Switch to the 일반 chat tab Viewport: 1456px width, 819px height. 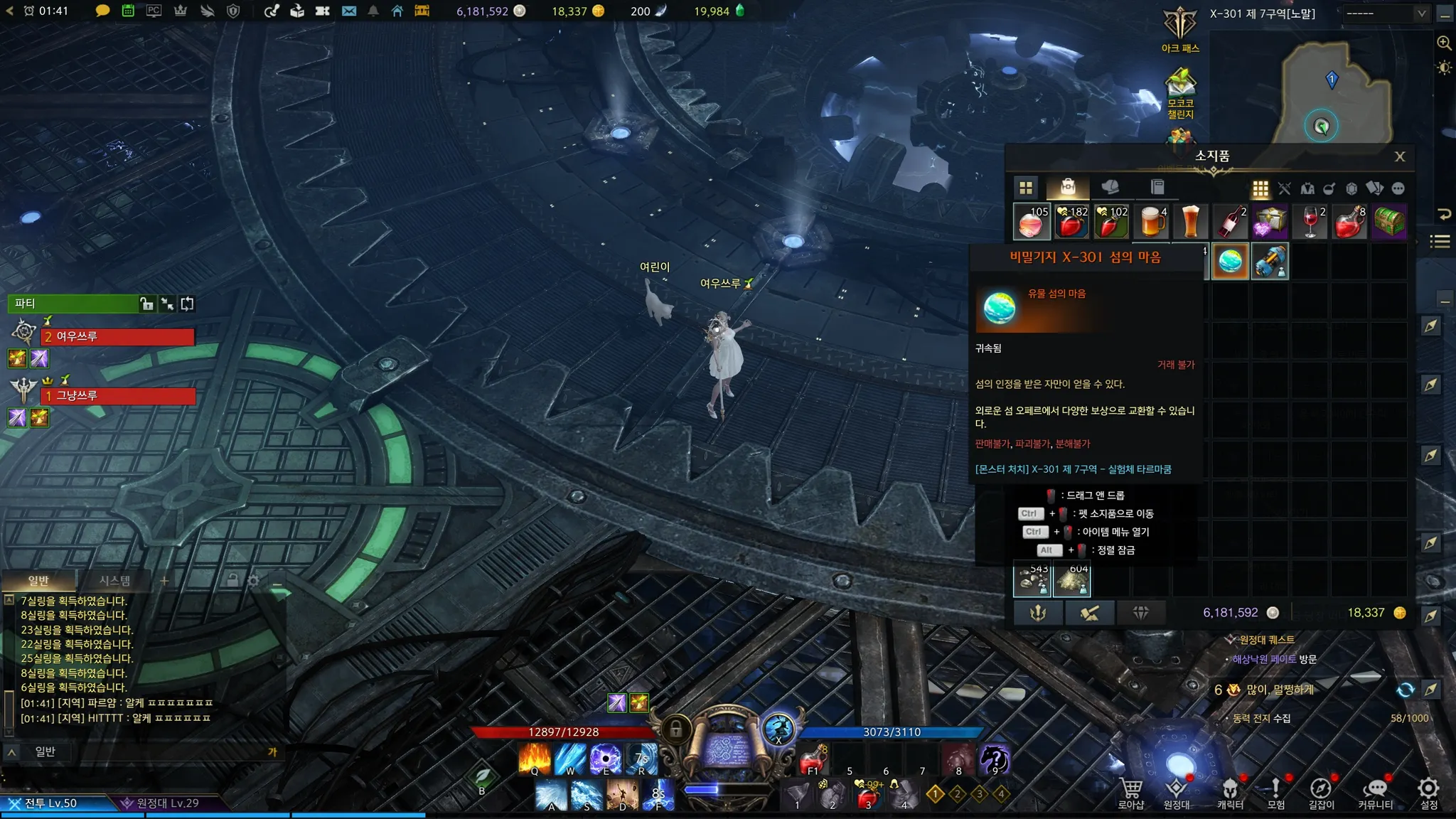click(38, 581)
